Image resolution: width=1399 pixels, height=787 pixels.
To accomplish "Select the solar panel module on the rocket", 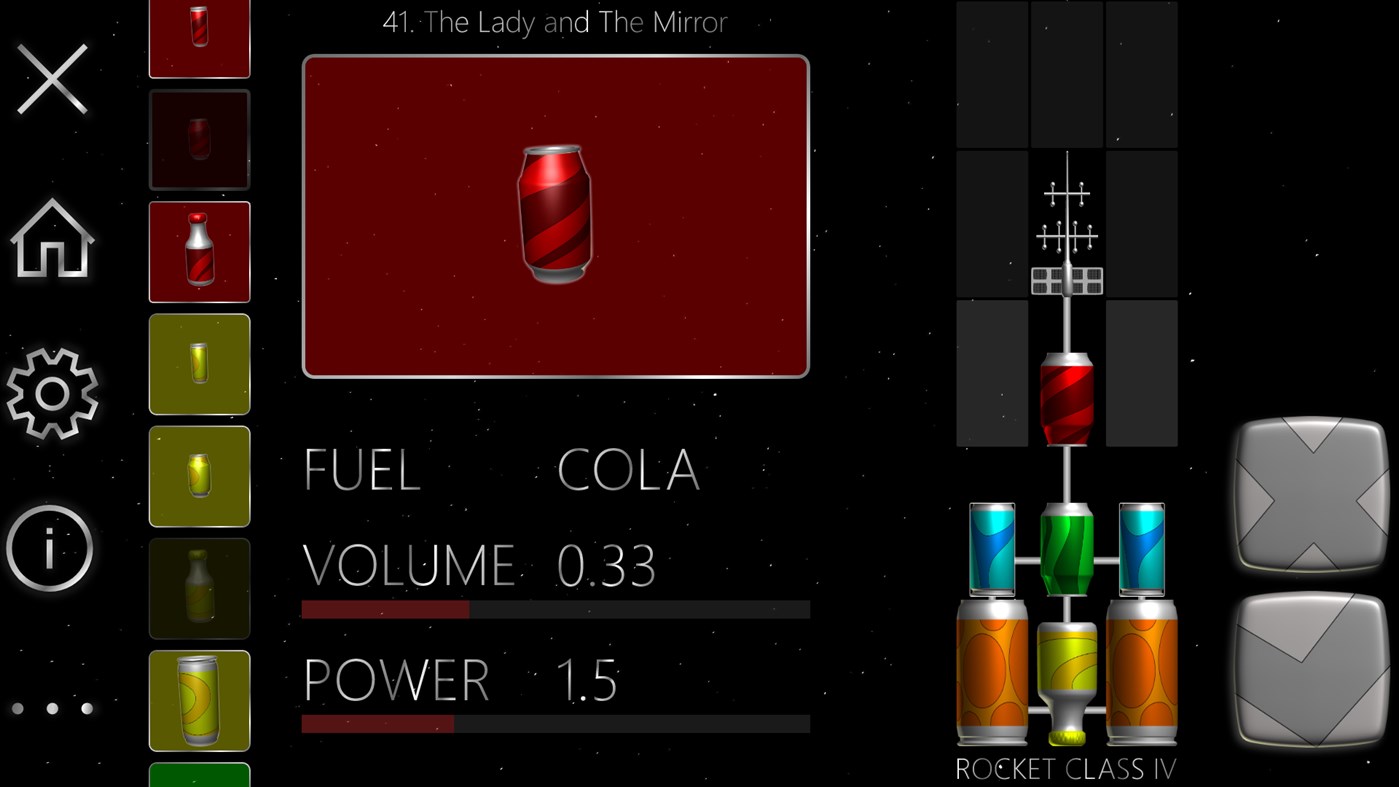I will click(1068, 280).
